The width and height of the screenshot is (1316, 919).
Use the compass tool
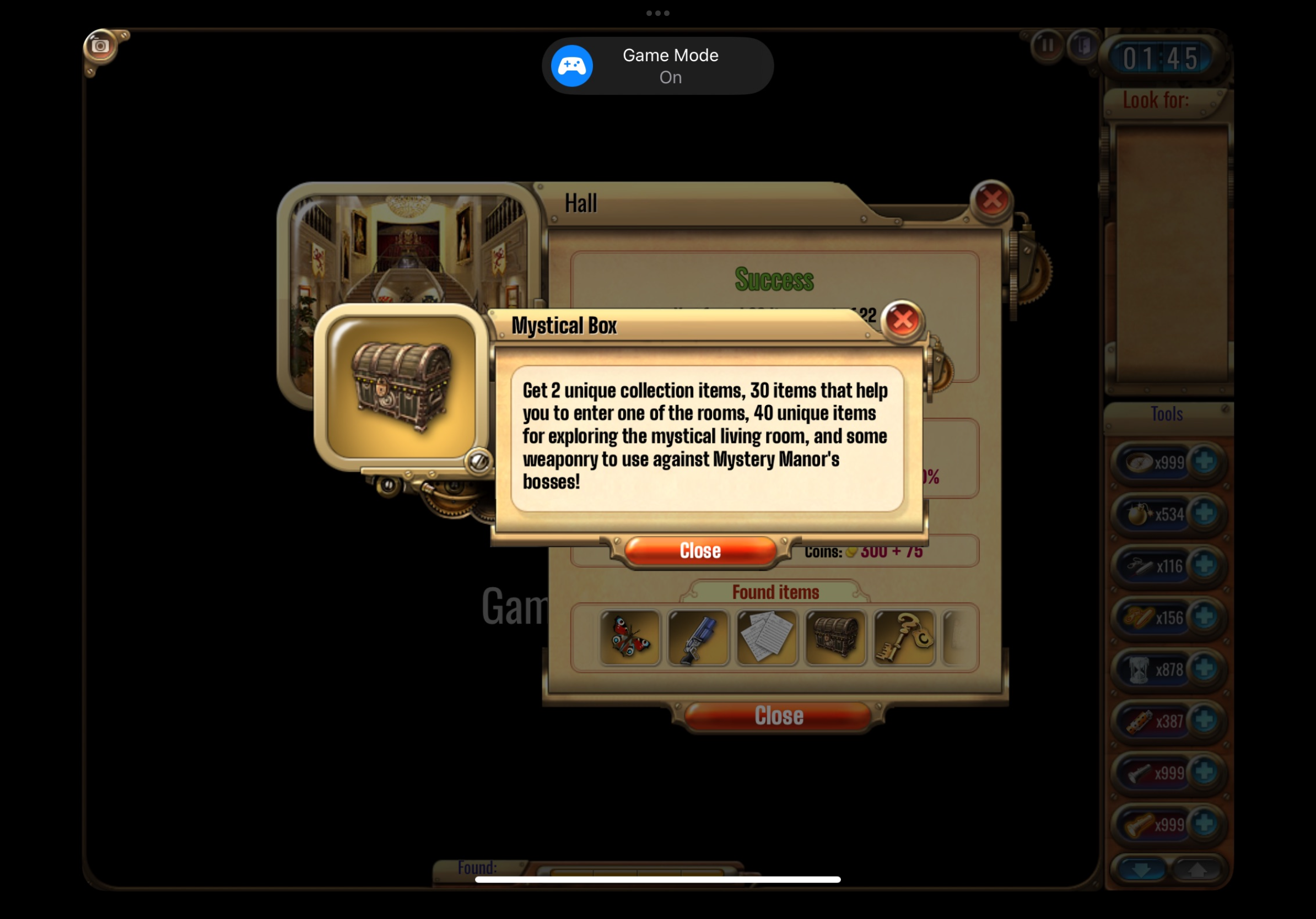coord(1139,462)
